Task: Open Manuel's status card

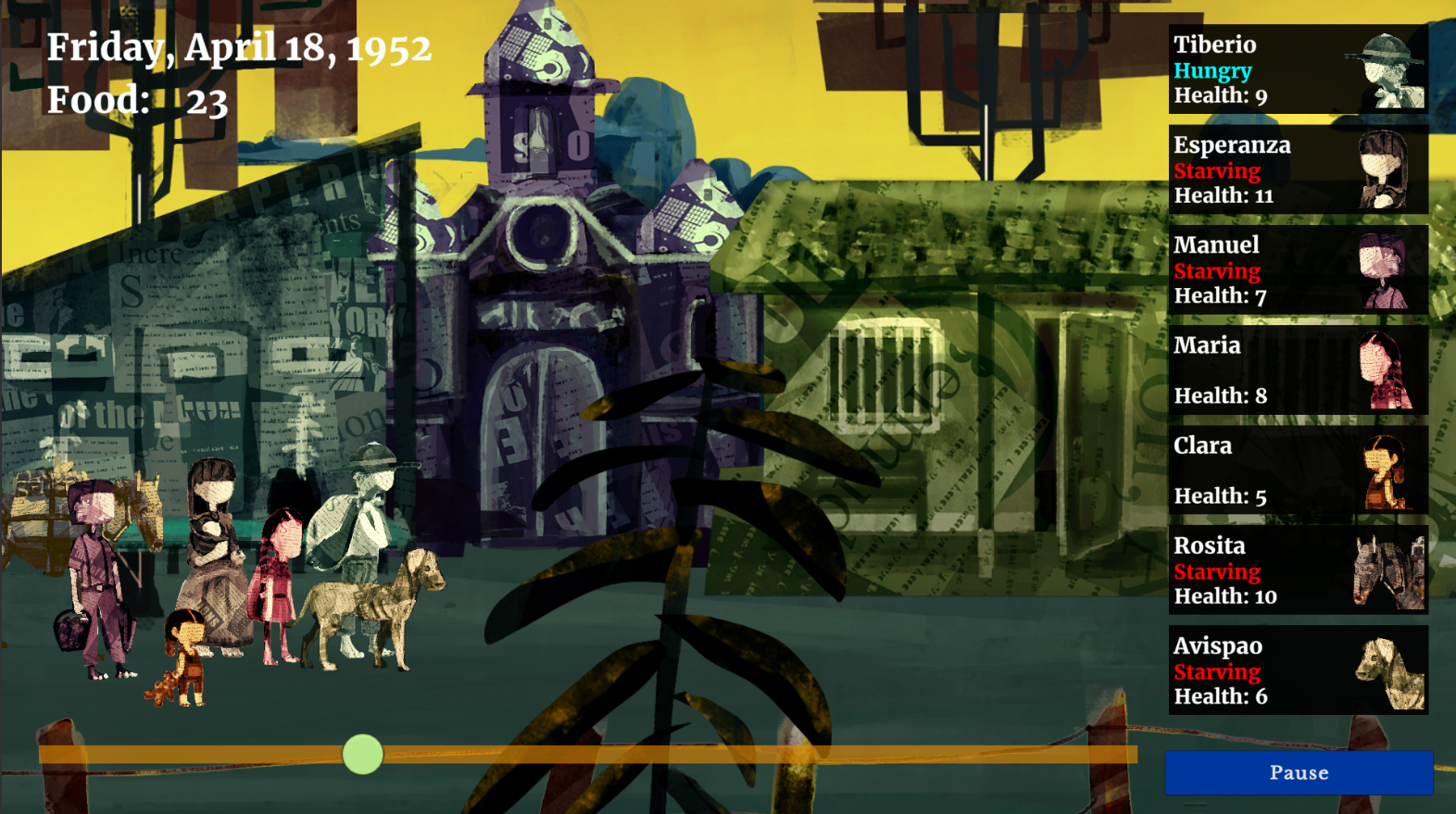Action: click(x=1298, y=269)
